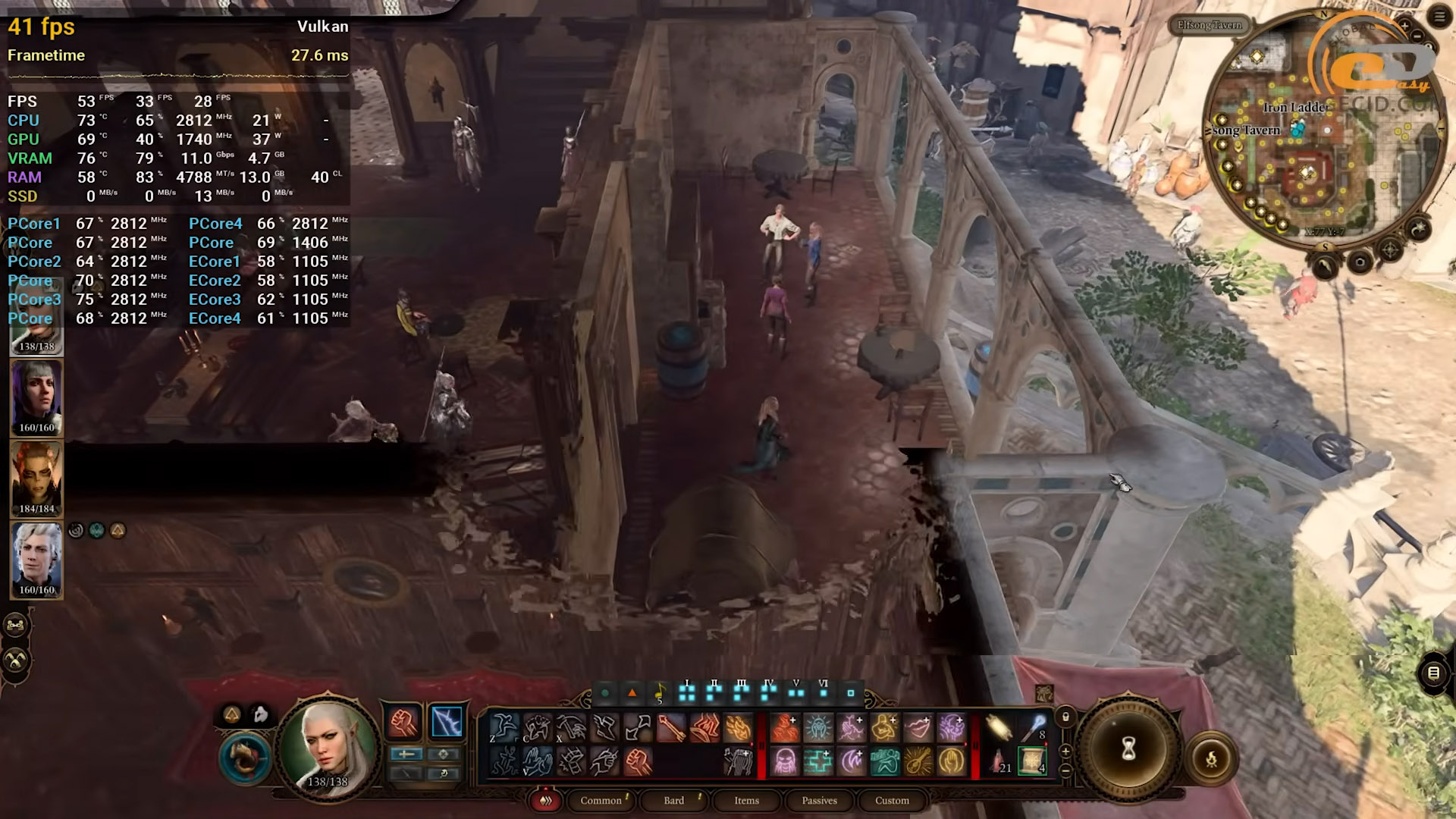This screenshot has width=1456, height=819.
Task: Select the purple-haired companion portrait
Action: coord(36,394)
